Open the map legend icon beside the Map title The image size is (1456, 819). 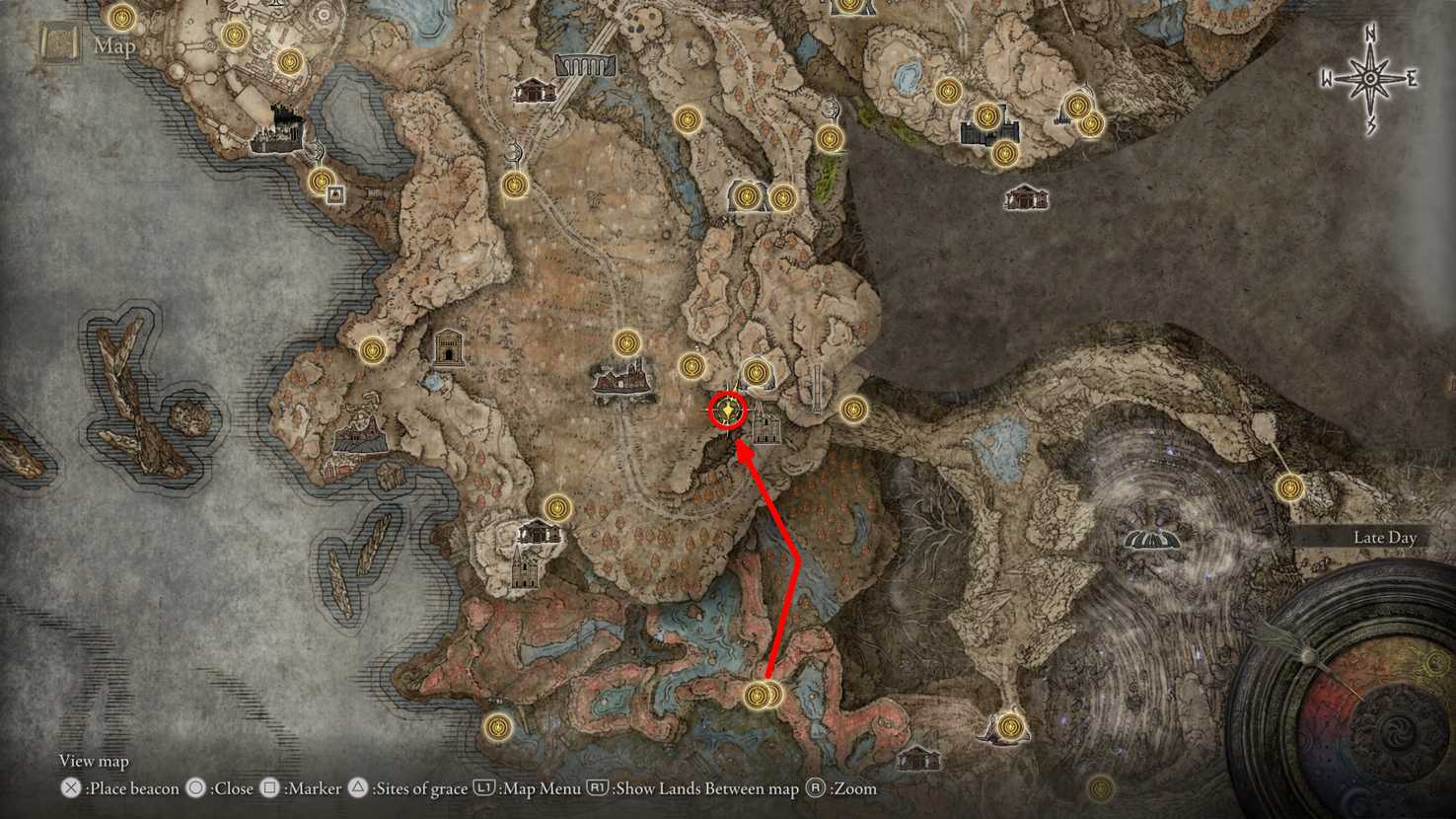[58, 43]
